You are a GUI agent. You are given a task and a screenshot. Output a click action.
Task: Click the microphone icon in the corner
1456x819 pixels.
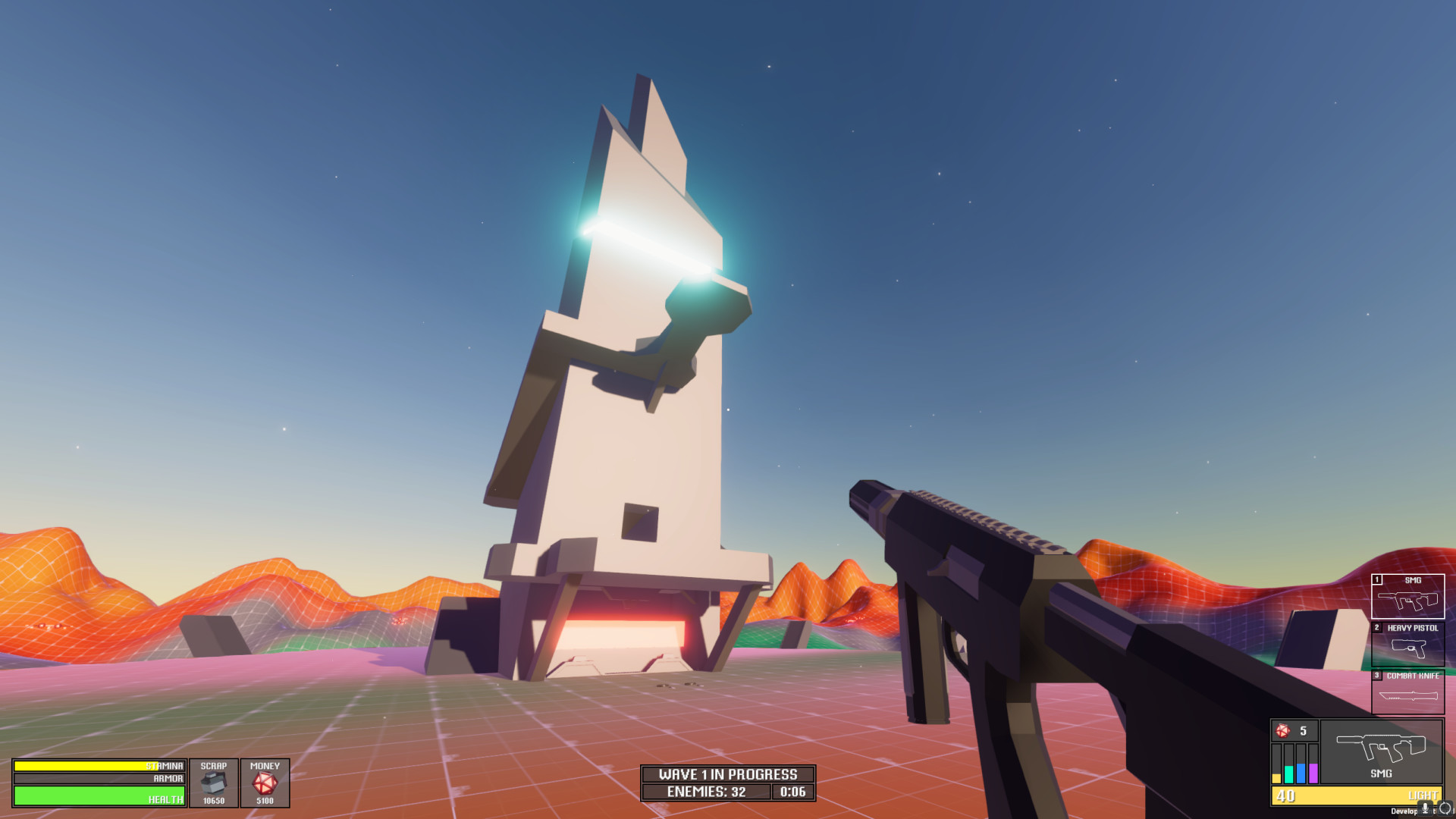click(x=1426, y=808)
